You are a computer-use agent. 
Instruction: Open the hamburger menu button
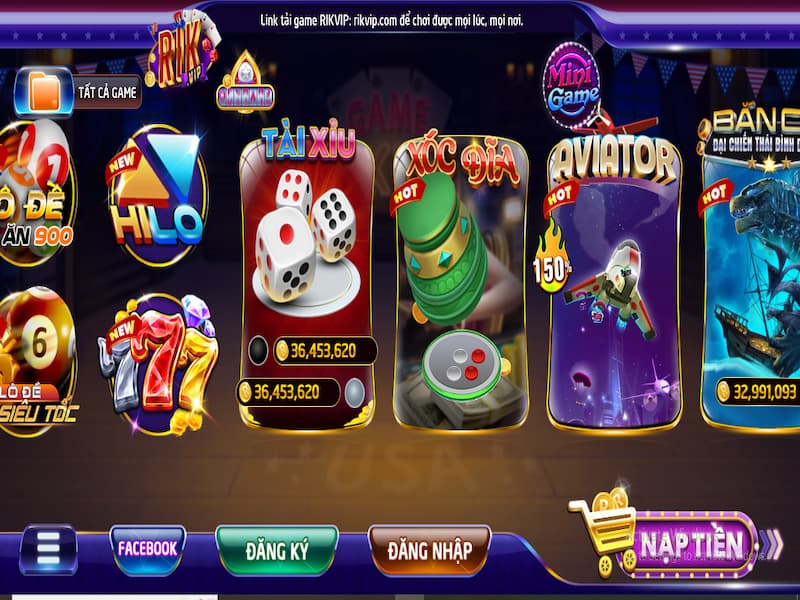pyautogui.click(x=48, y=549)
